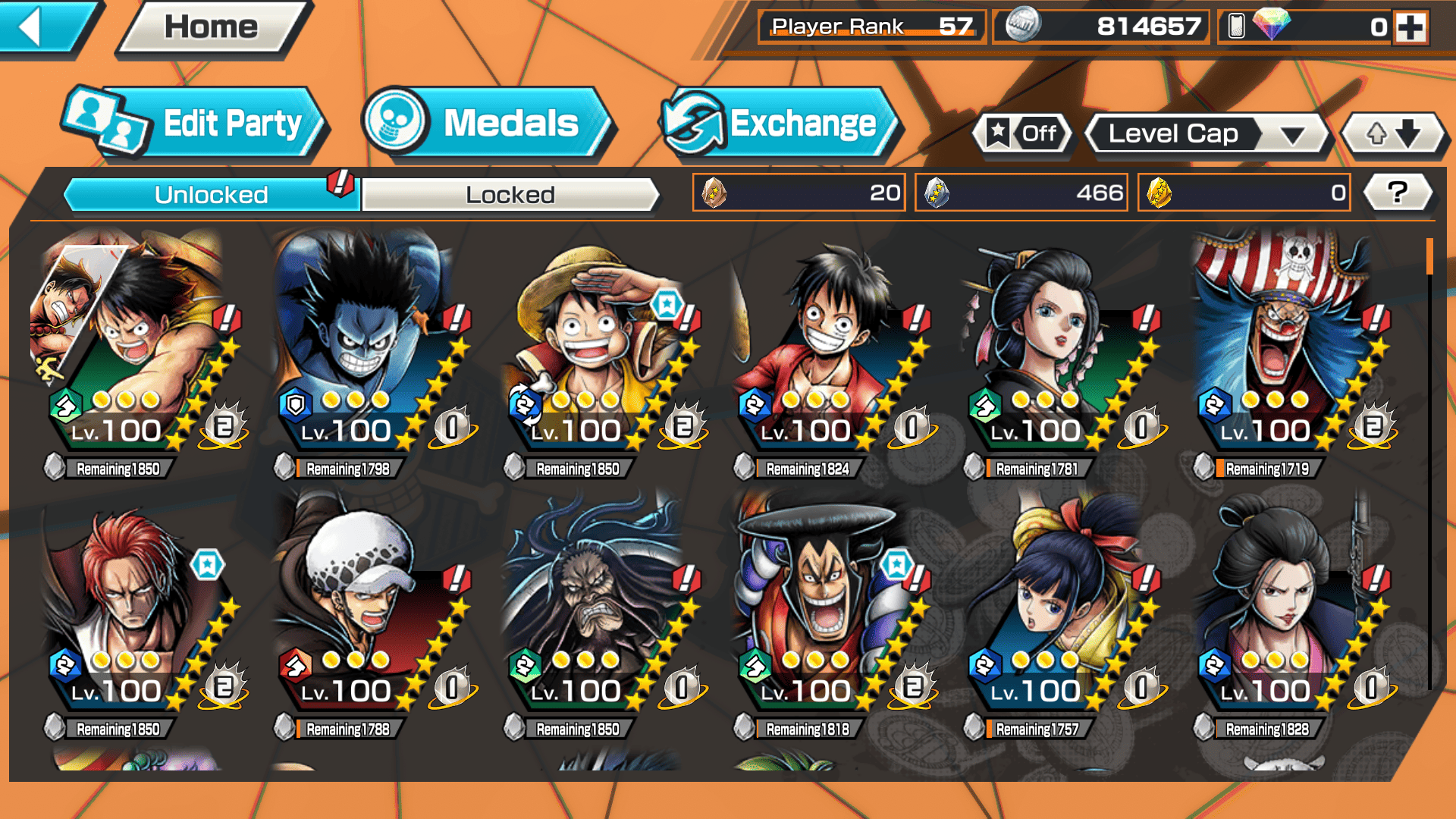This screenshot has width=1456, height=819.
Task: Open the question mark help button
Action: pos(1397,193)
